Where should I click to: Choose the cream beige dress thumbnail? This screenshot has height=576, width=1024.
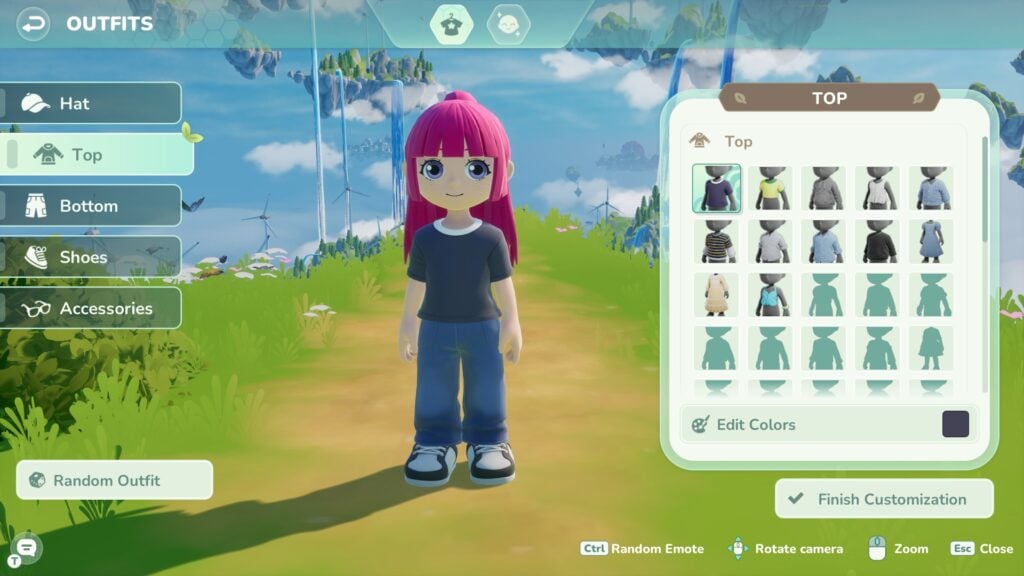point(717,295)
